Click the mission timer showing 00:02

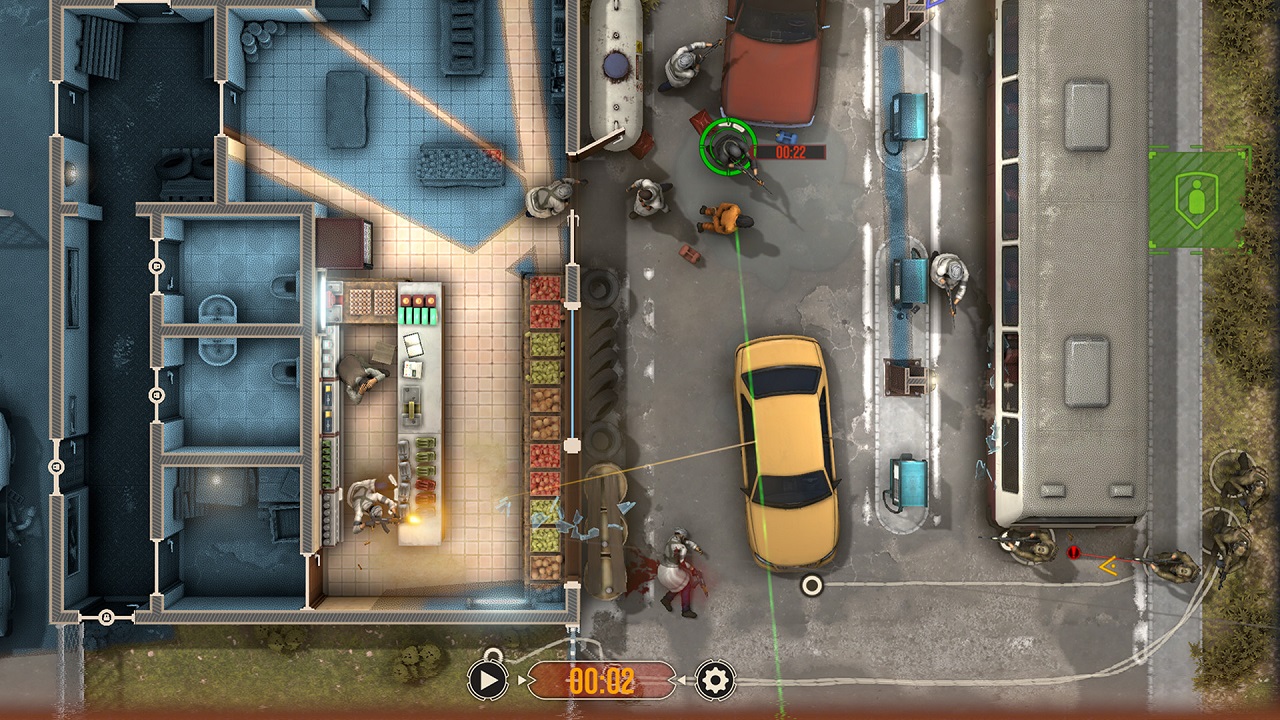[602, 680]
